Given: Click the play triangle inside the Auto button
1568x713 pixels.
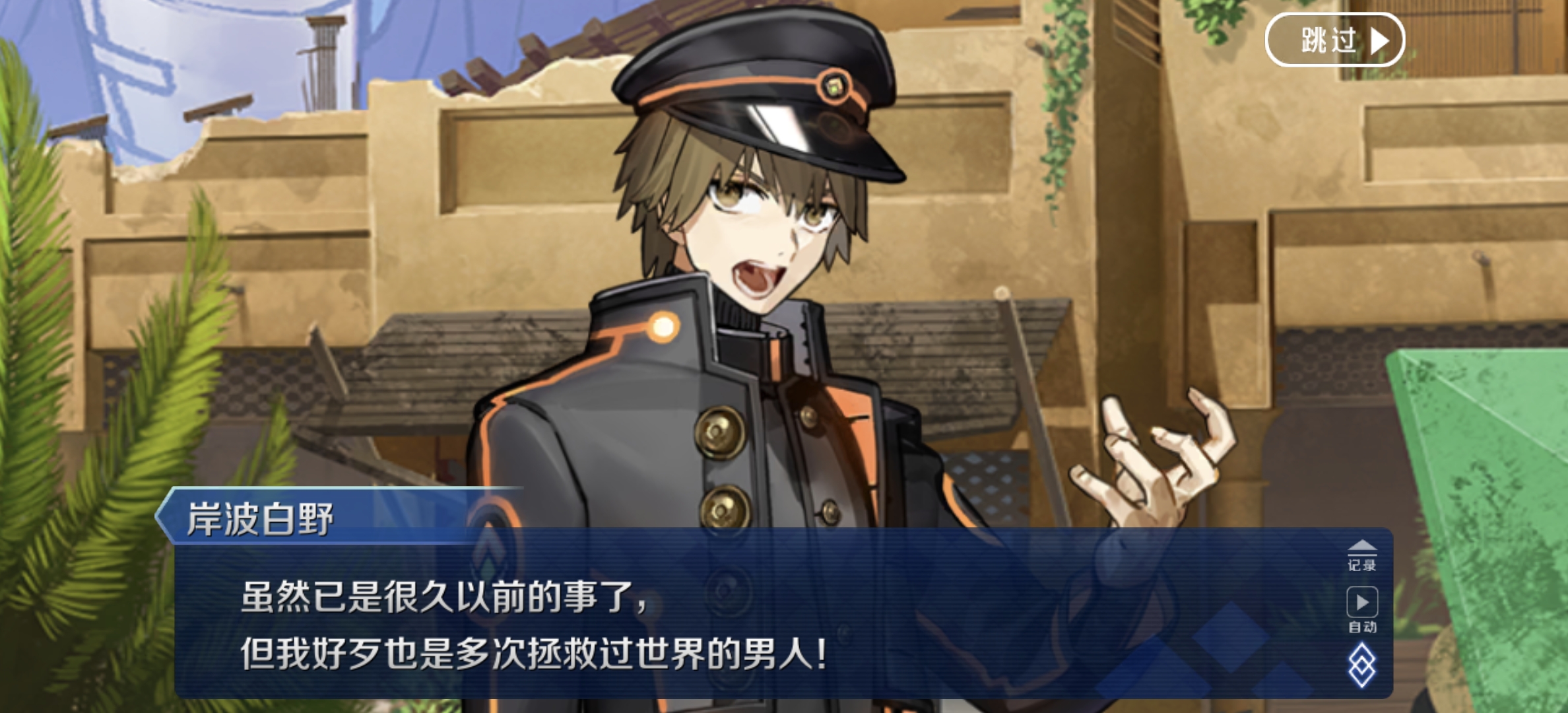Looking at the screenshot, I should [x=1361, y=602].
